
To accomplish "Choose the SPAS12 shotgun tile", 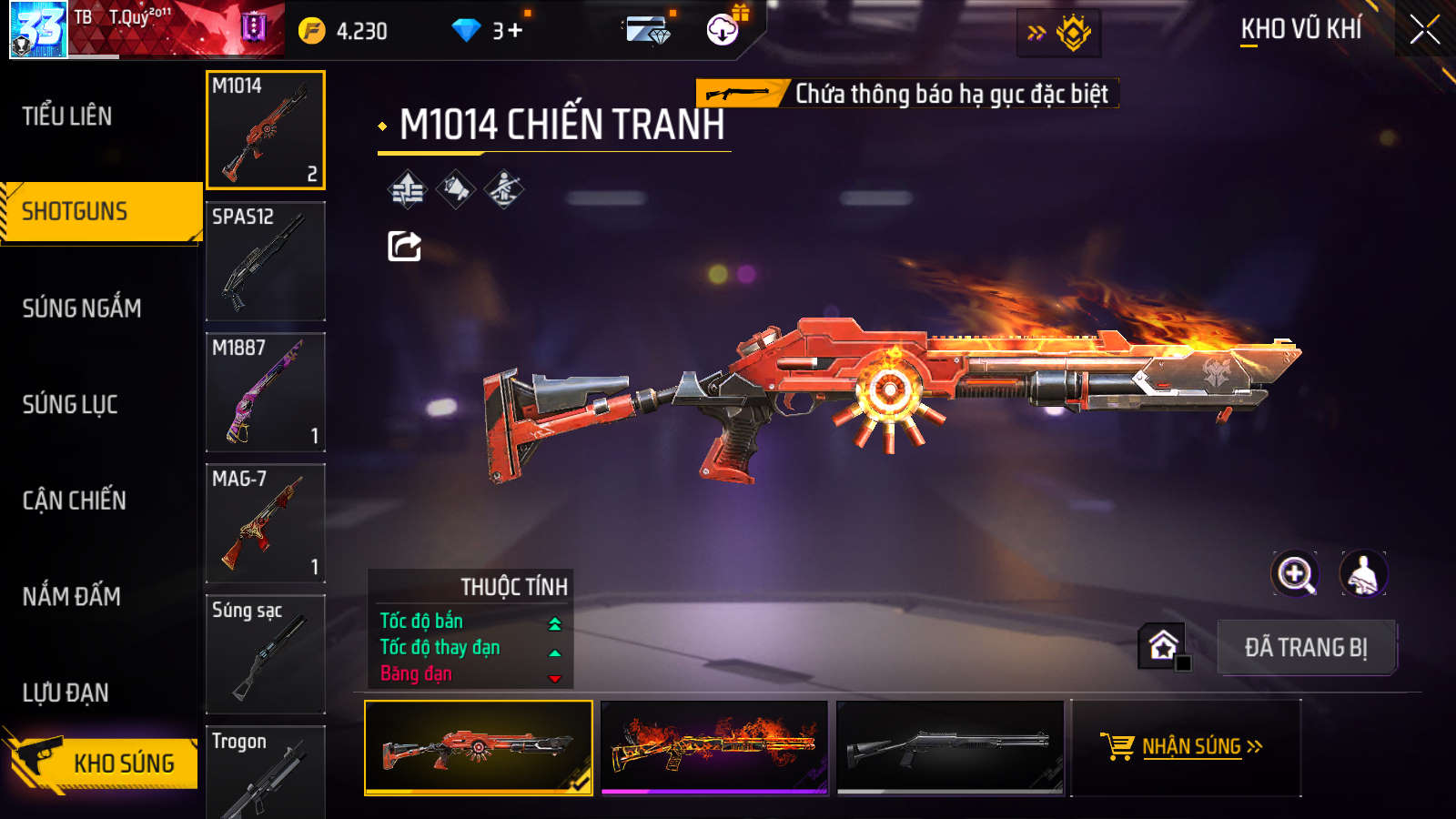I will (265, 261).
